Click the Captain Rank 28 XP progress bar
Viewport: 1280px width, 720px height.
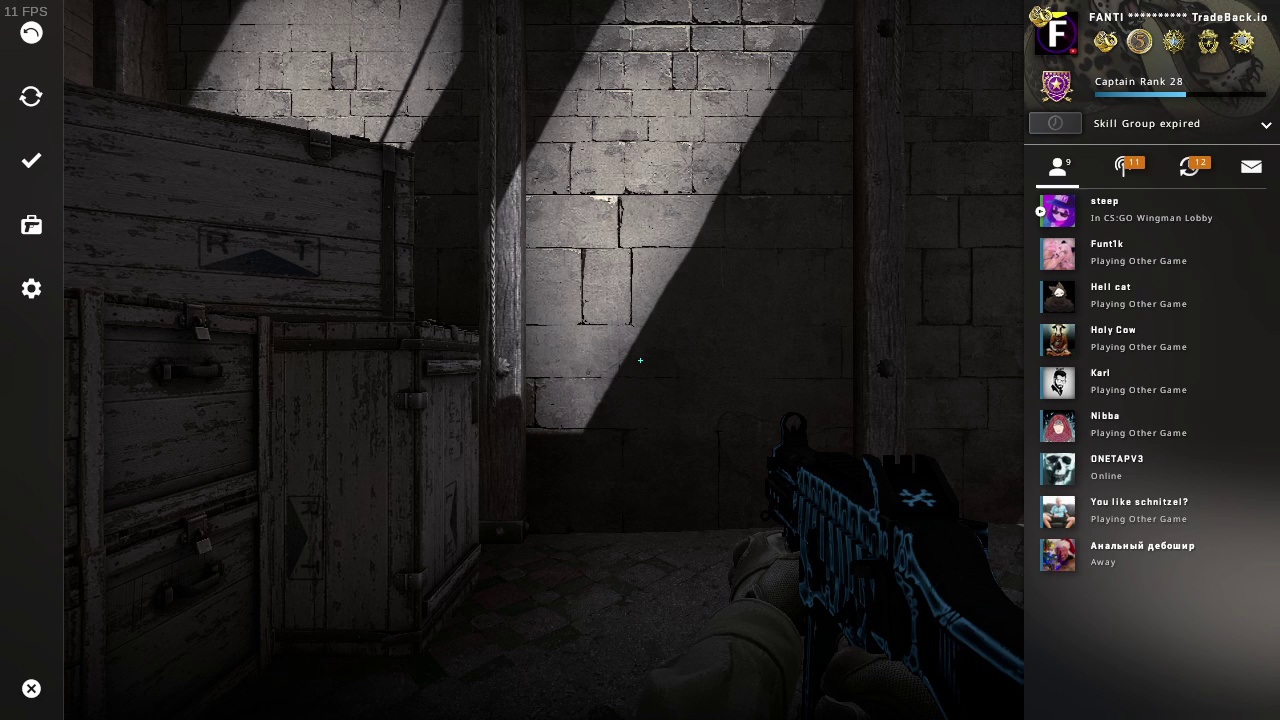[x=1180, y=95]
